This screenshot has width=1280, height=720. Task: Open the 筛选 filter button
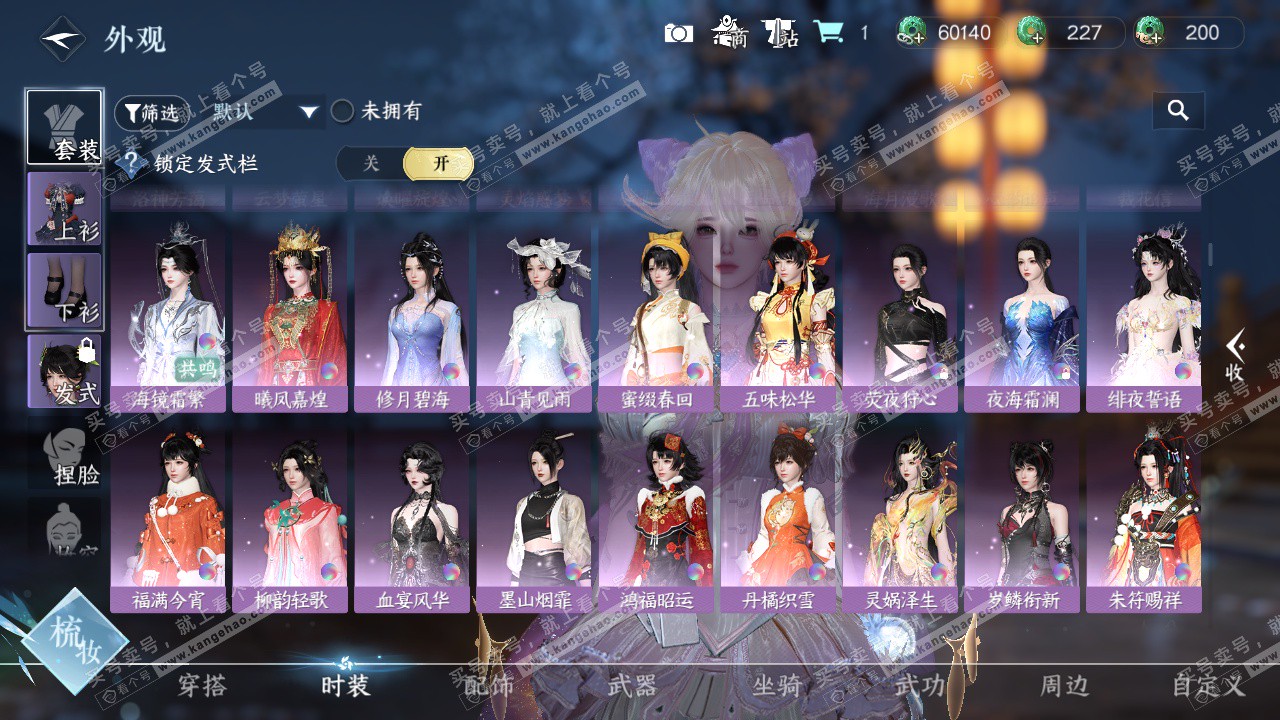point(148,112)
